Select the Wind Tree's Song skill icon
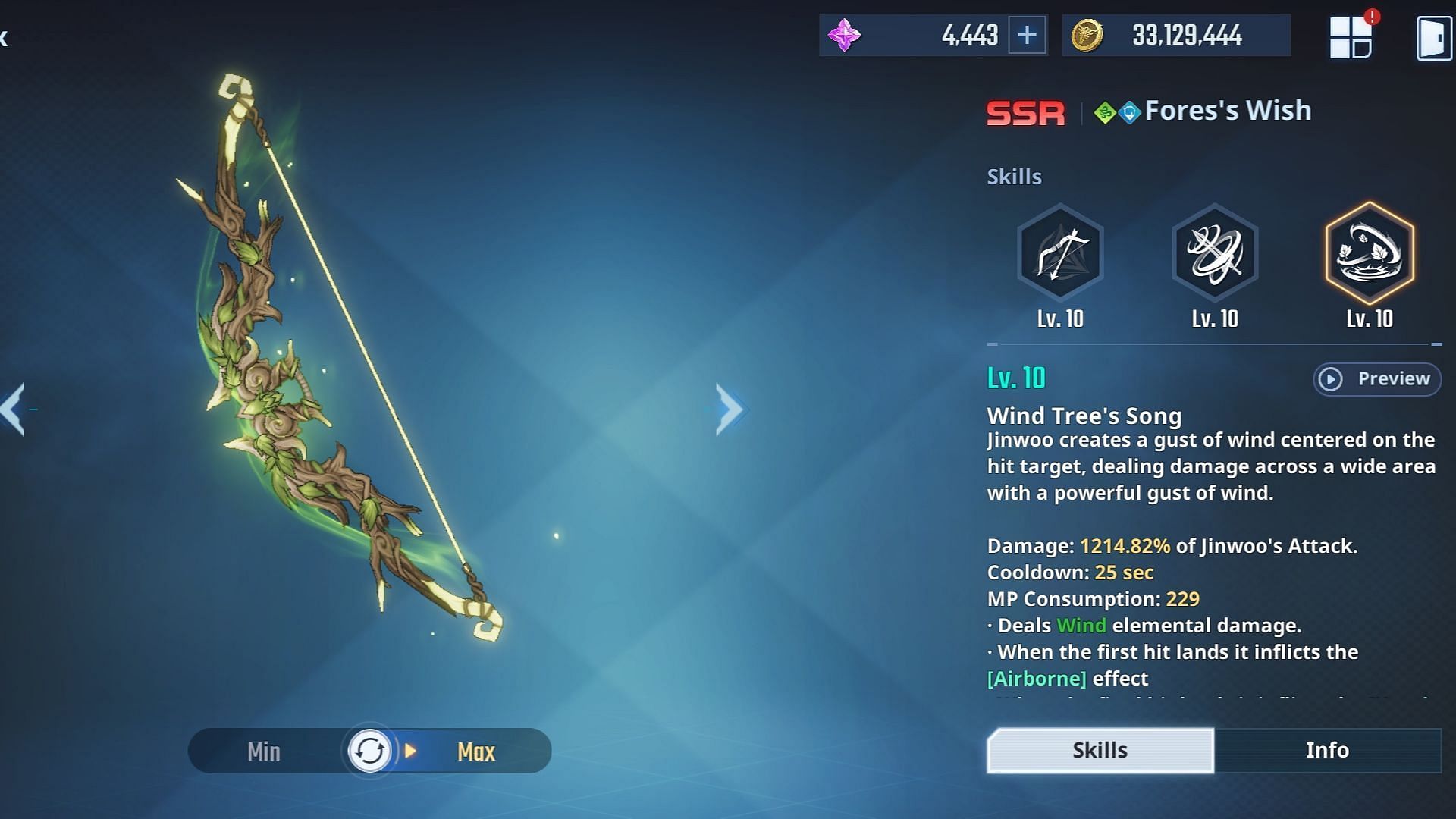This screenshot has height=819, width=1456. 1369,253
